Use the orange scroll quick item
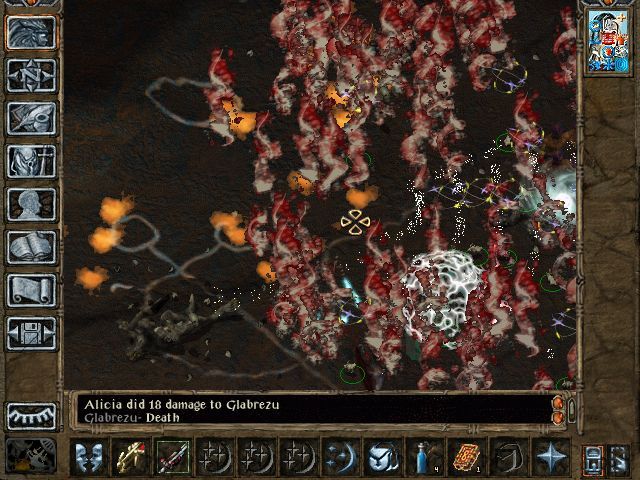 click(x=467, y=457)
